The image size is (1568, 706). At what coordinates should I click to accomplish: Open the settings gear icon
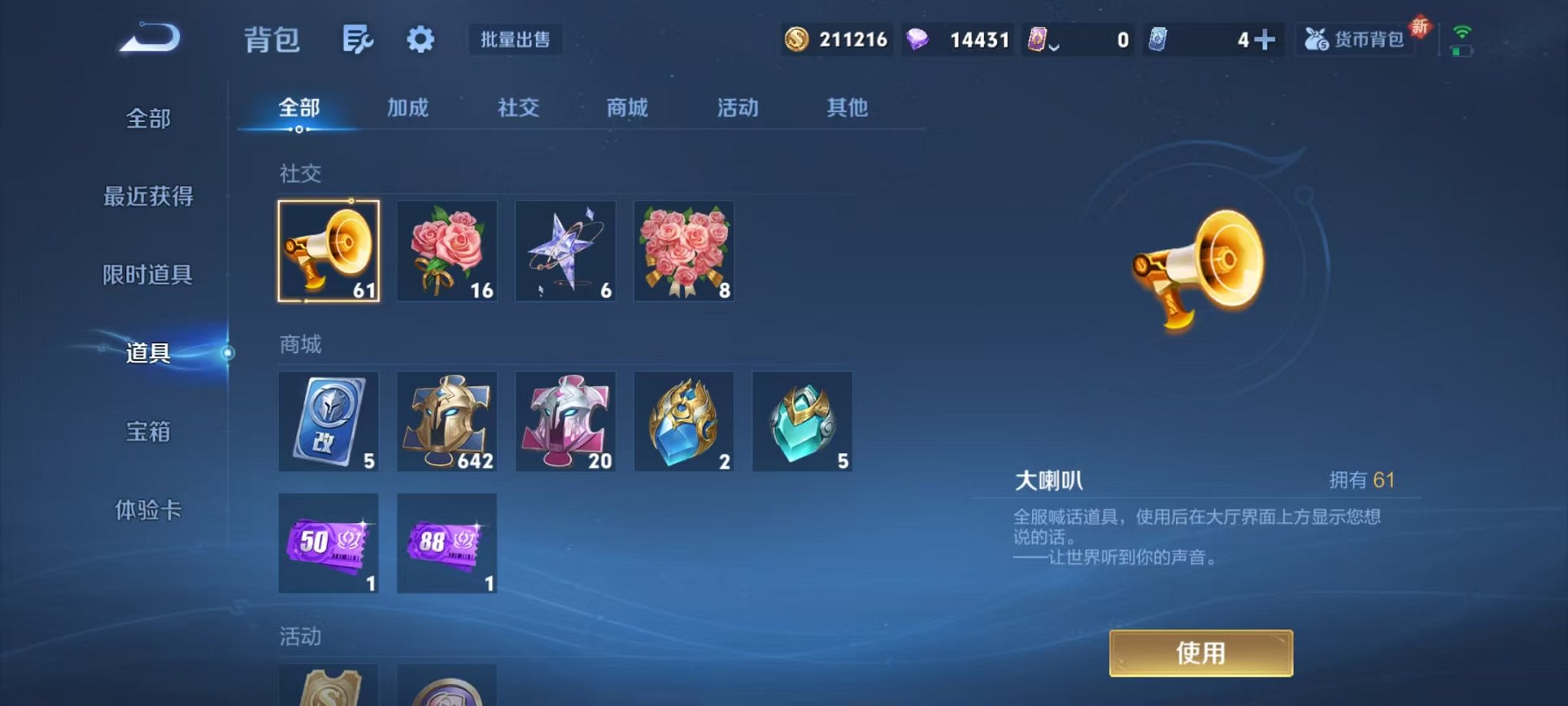[419, 40]
